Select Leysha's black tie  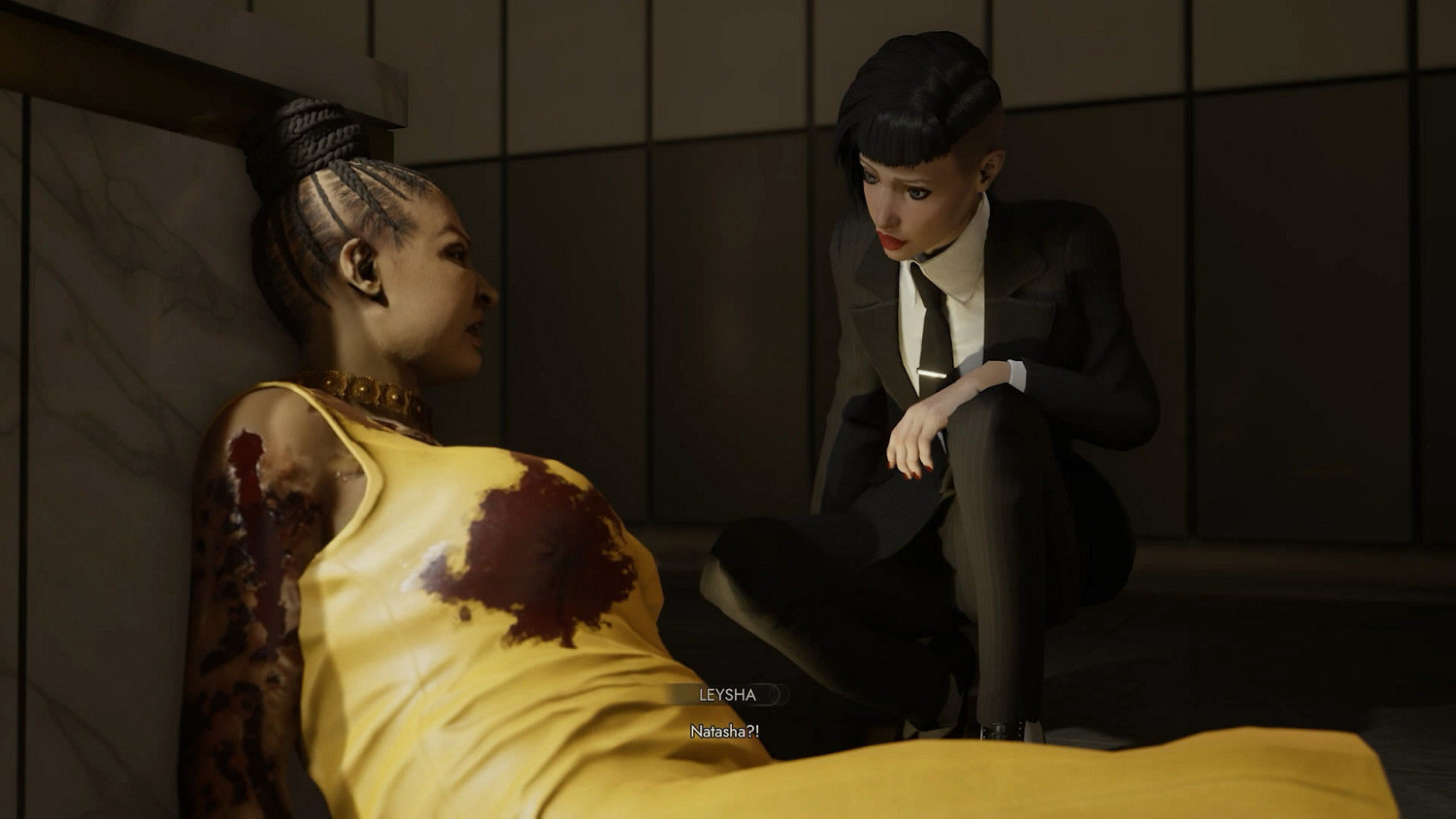pyautogui.click(x=927, y=320)
